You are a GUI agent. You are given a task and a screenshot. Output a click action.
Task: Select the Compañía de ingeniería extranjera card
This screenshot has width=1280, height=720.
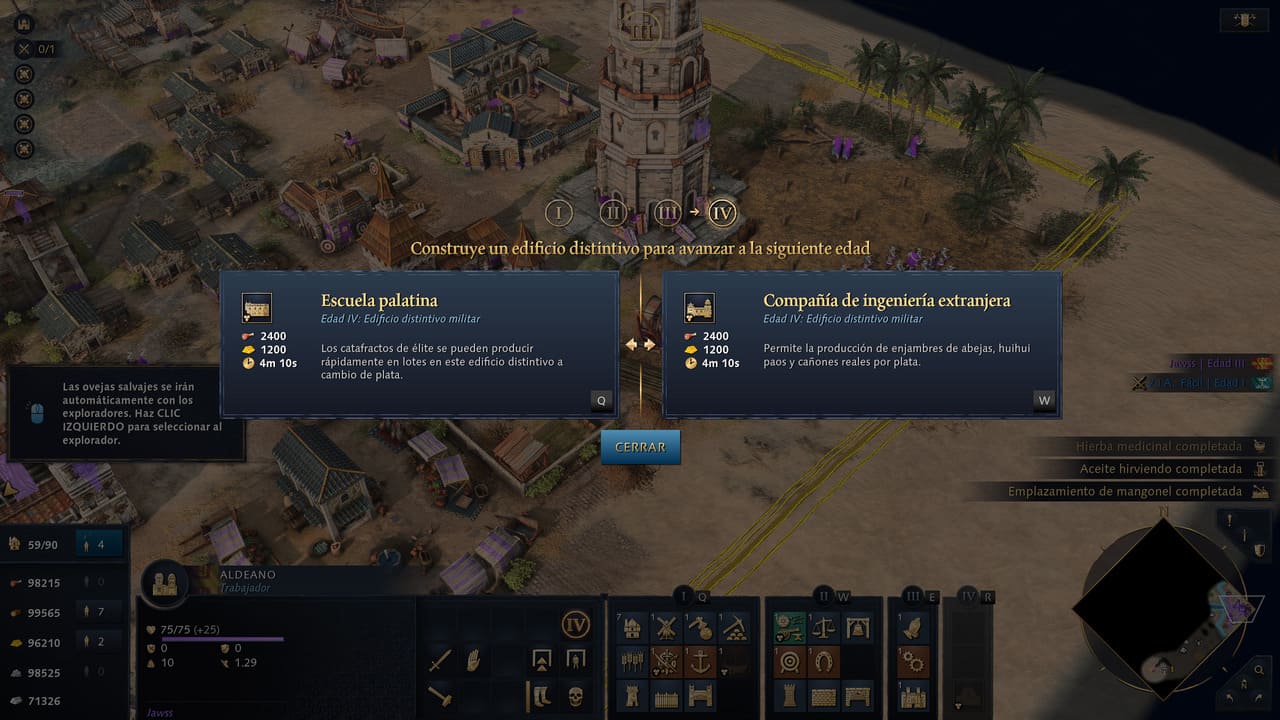(x=861, y=343)
